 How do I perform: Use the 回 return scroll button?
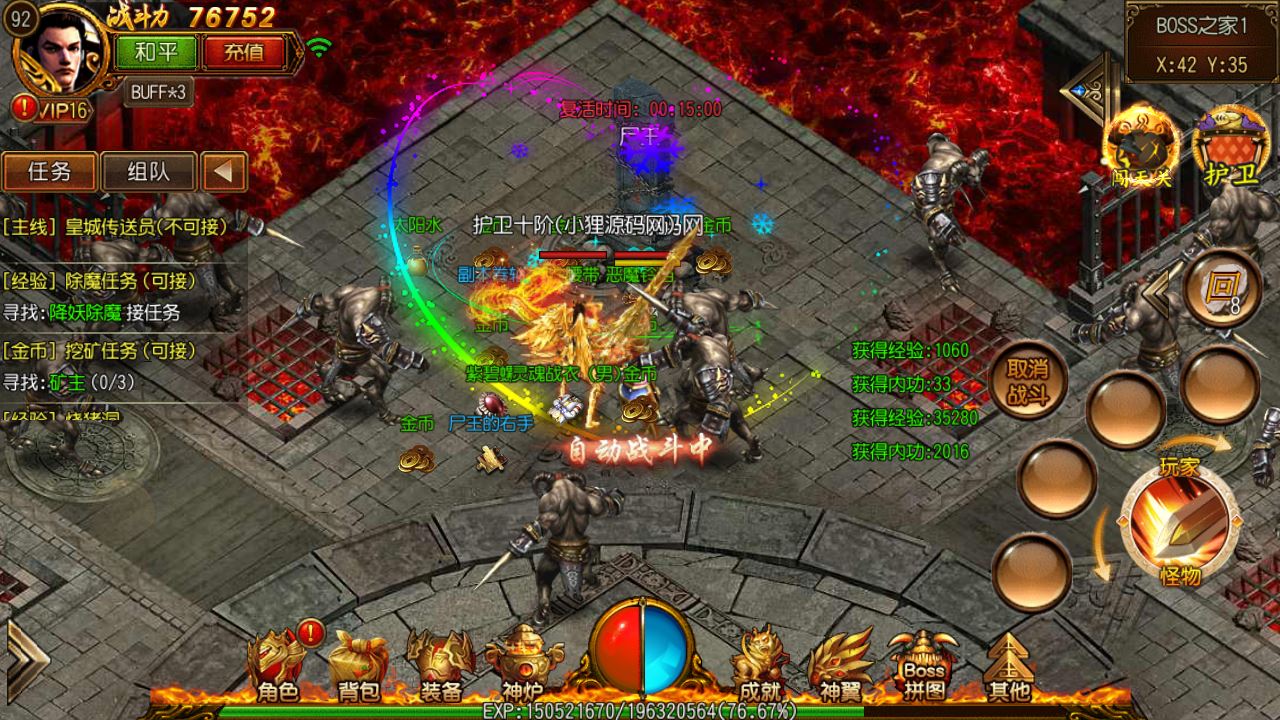1221,288
